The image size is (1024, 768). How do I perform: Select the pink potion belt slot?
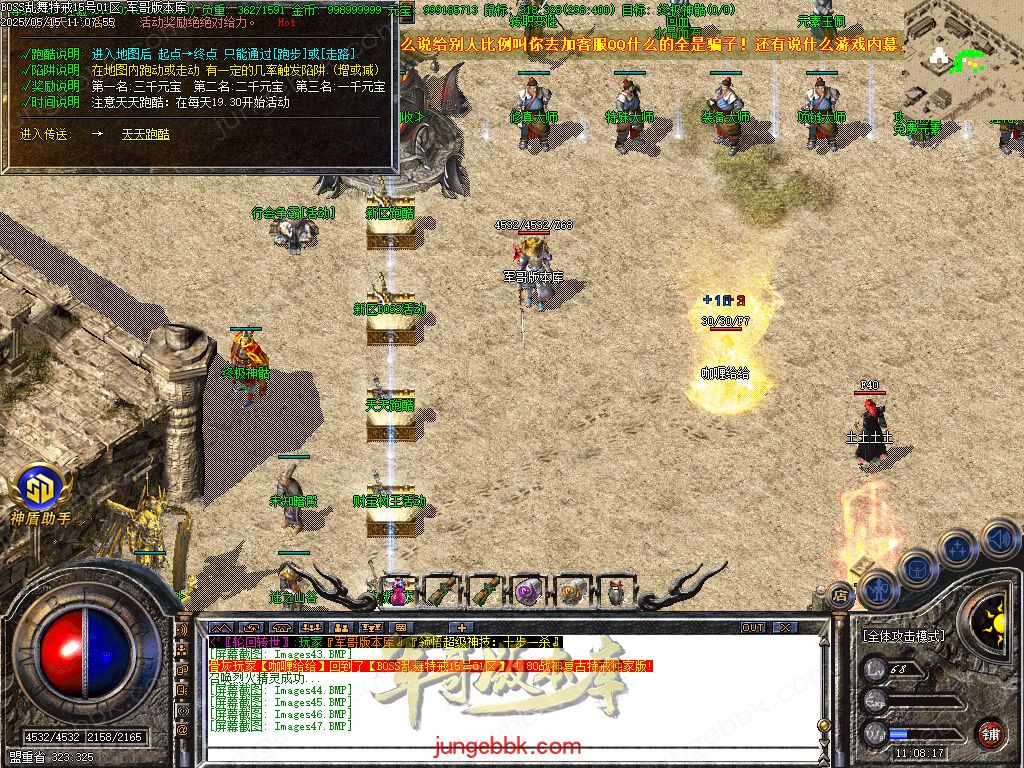398,591
